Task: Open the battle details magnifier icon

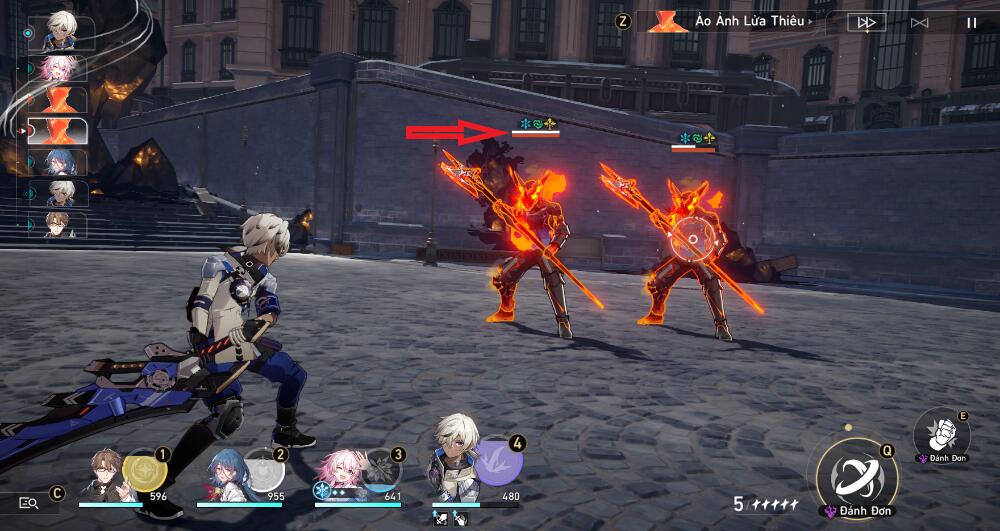Action: point(28,503)
